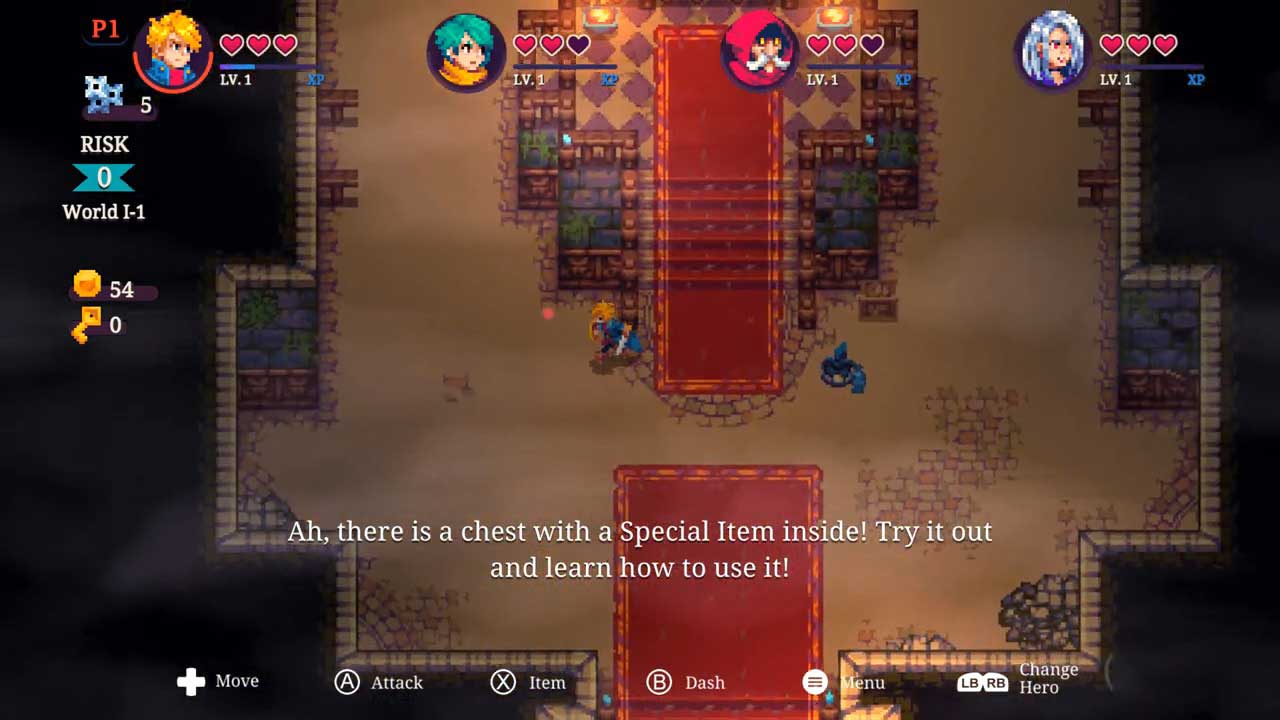Screen dimensions: 1280x720
Task: Pick the white-haired hero portrait
Action: (1053, 51)
